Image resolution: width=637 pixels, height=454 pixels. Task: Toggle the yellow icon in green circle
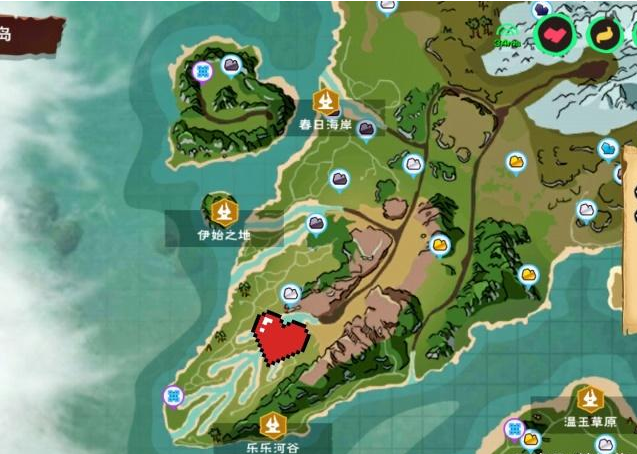point(605,35)
